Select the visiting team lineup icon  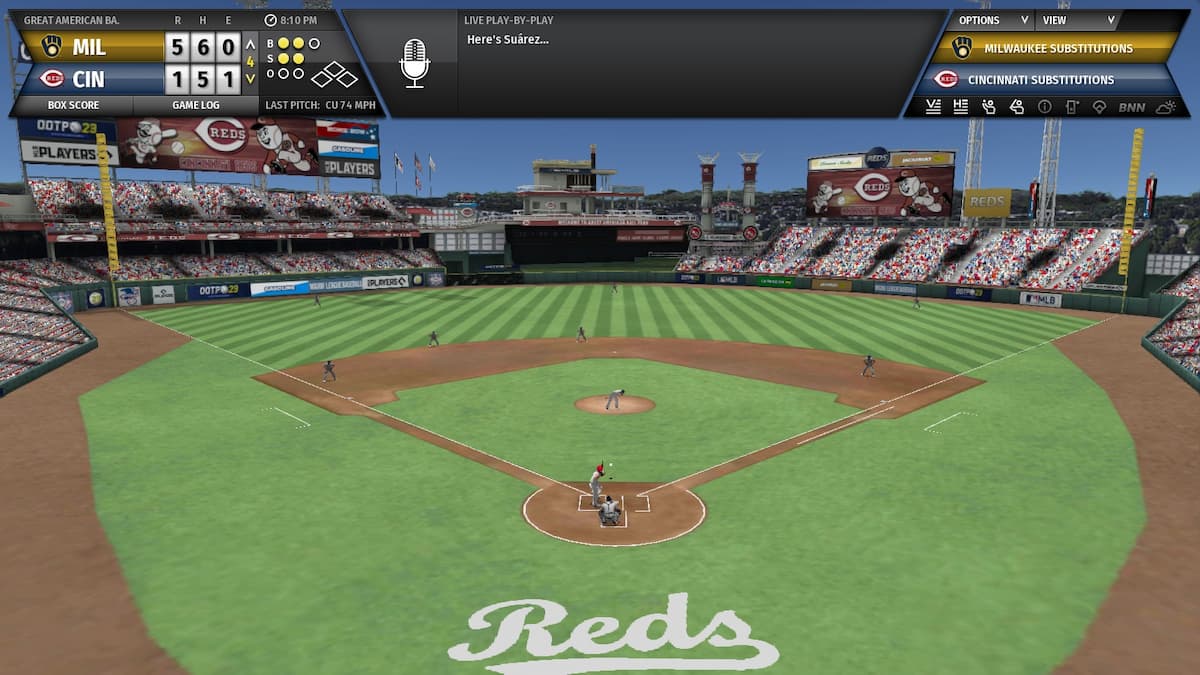pyautogui.click(x=933, y=107)
